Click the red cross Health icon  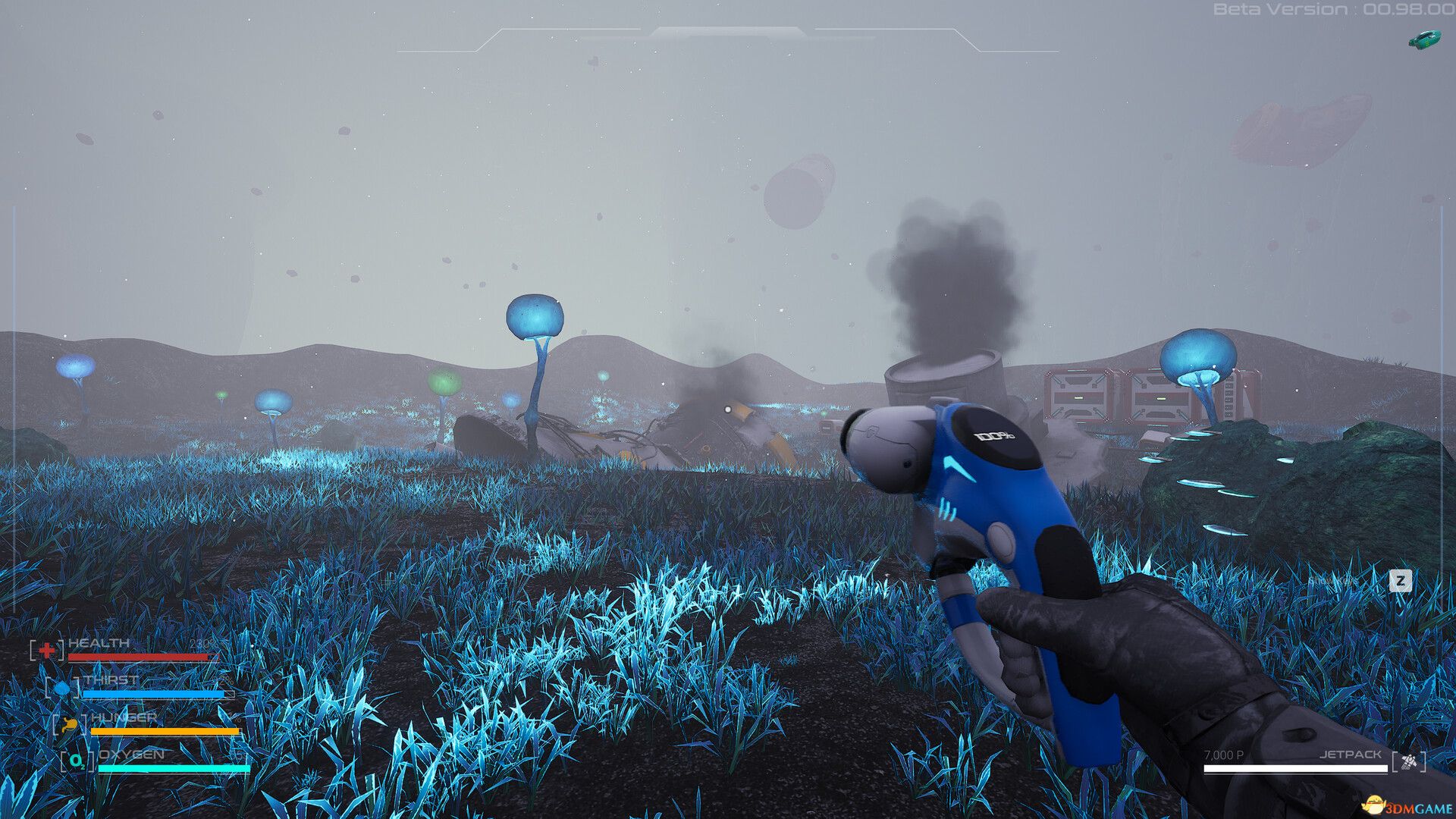pos(46,648)
